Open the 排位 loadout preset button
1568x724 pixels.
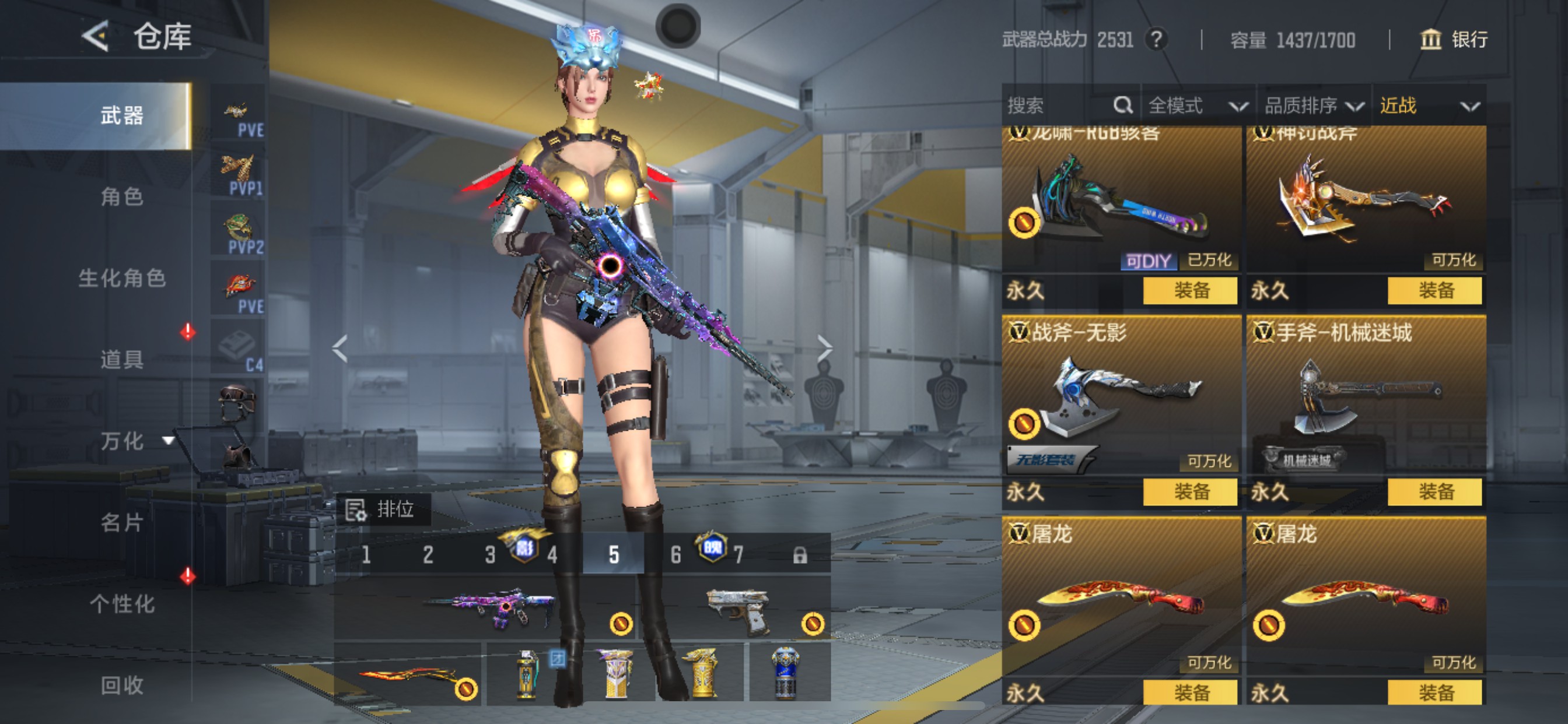point(382,509)
